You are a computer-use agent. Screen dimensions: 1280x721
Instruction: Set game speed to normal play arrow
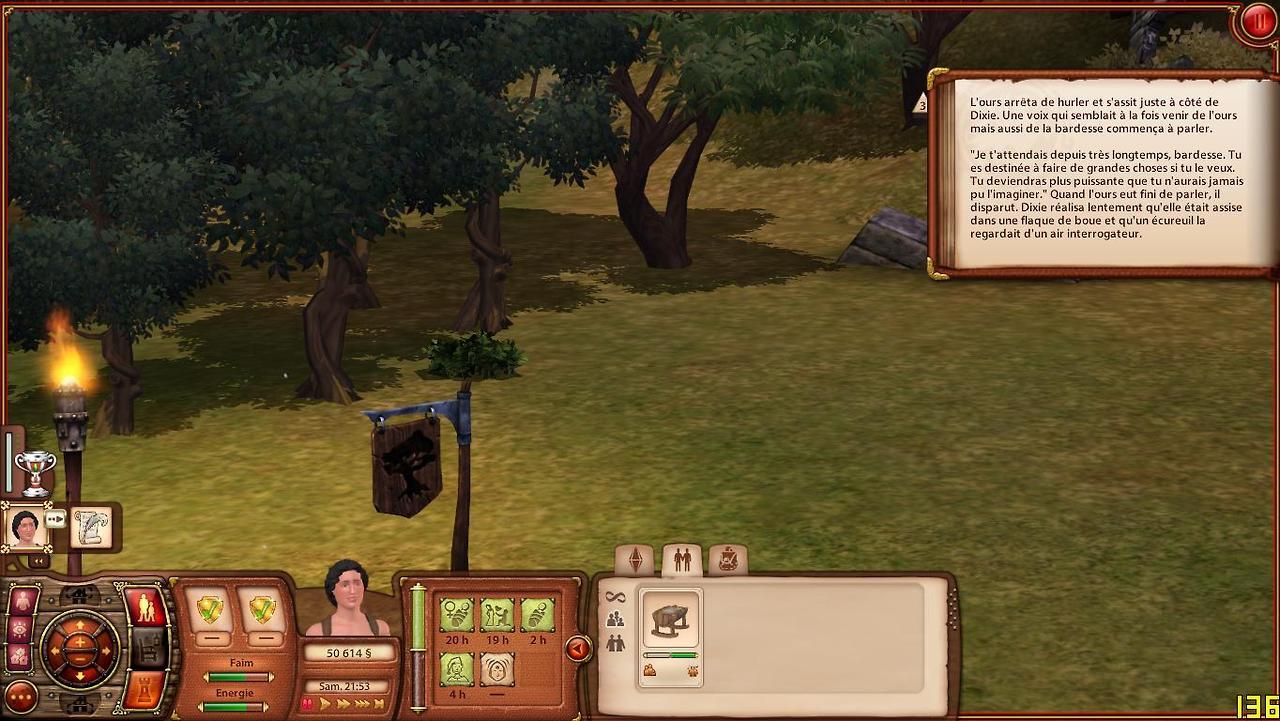click(x=325, y=704)
